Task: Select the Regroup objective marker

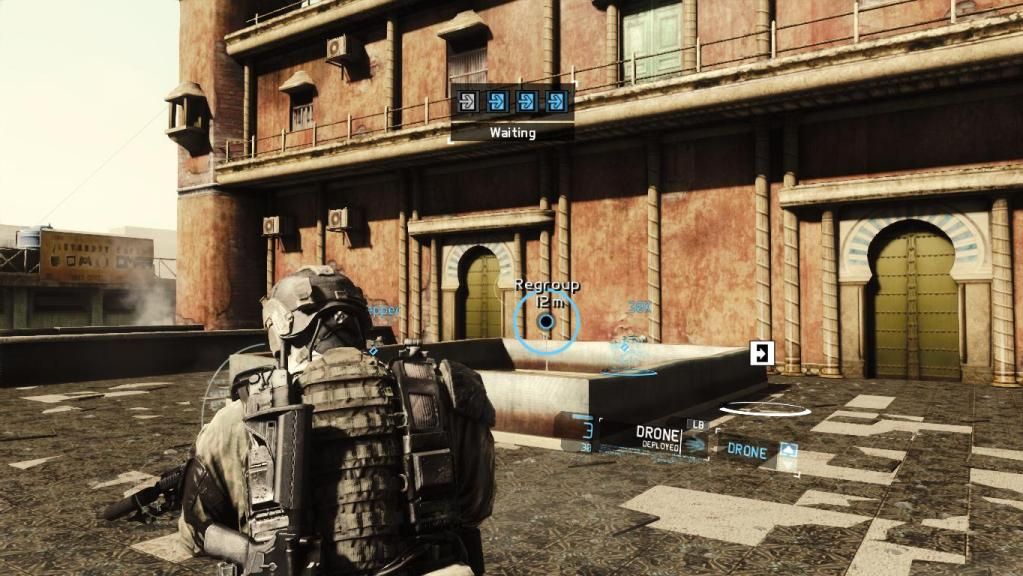Action: (x=546, y=321)
